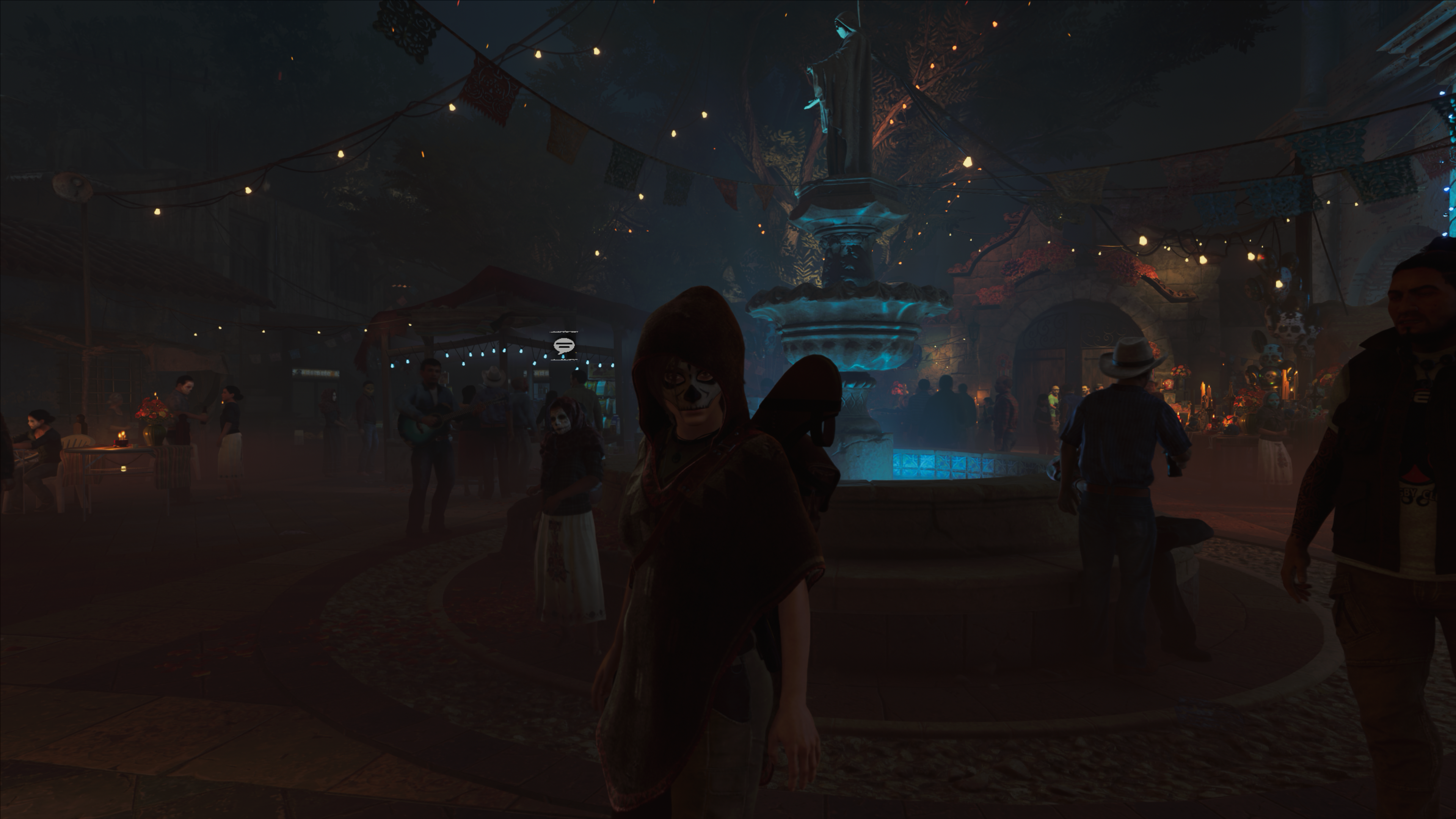The width and height of the screenshot is (1456, 819).
Task: Click the speech bubble conversation marker
Action: [563, 345]
